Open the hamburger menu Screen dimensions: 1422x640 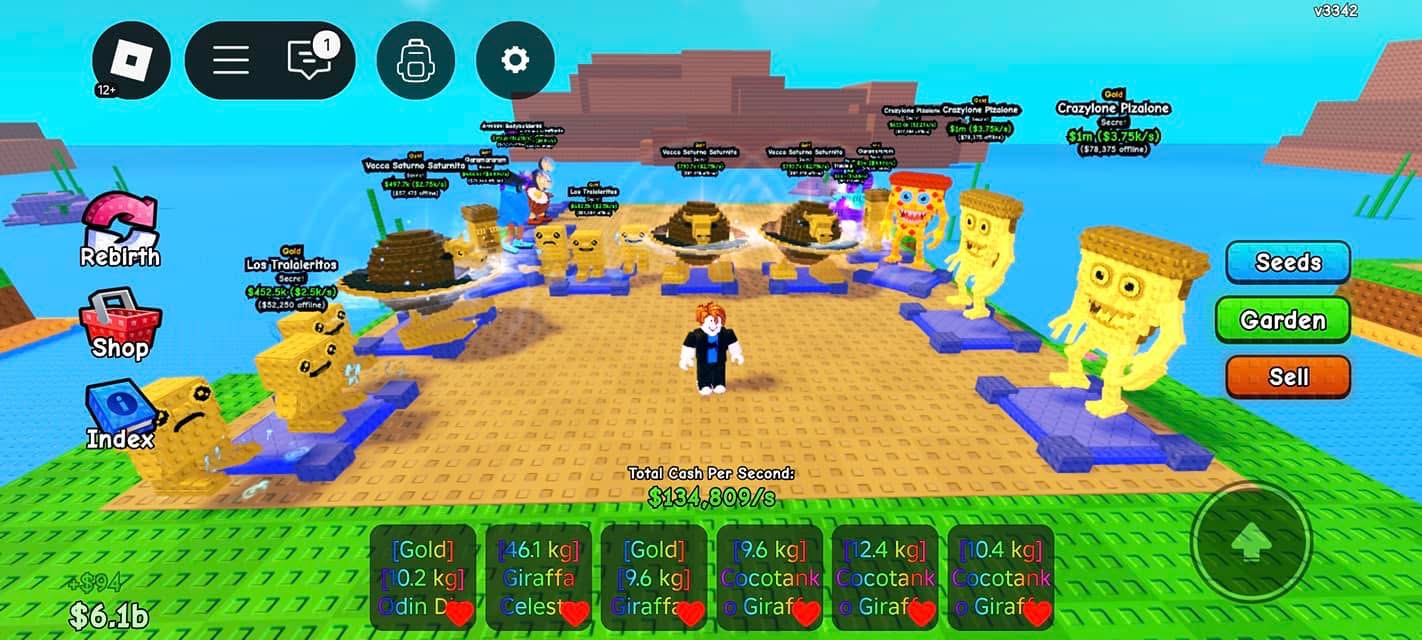click(x=231, y=60)
